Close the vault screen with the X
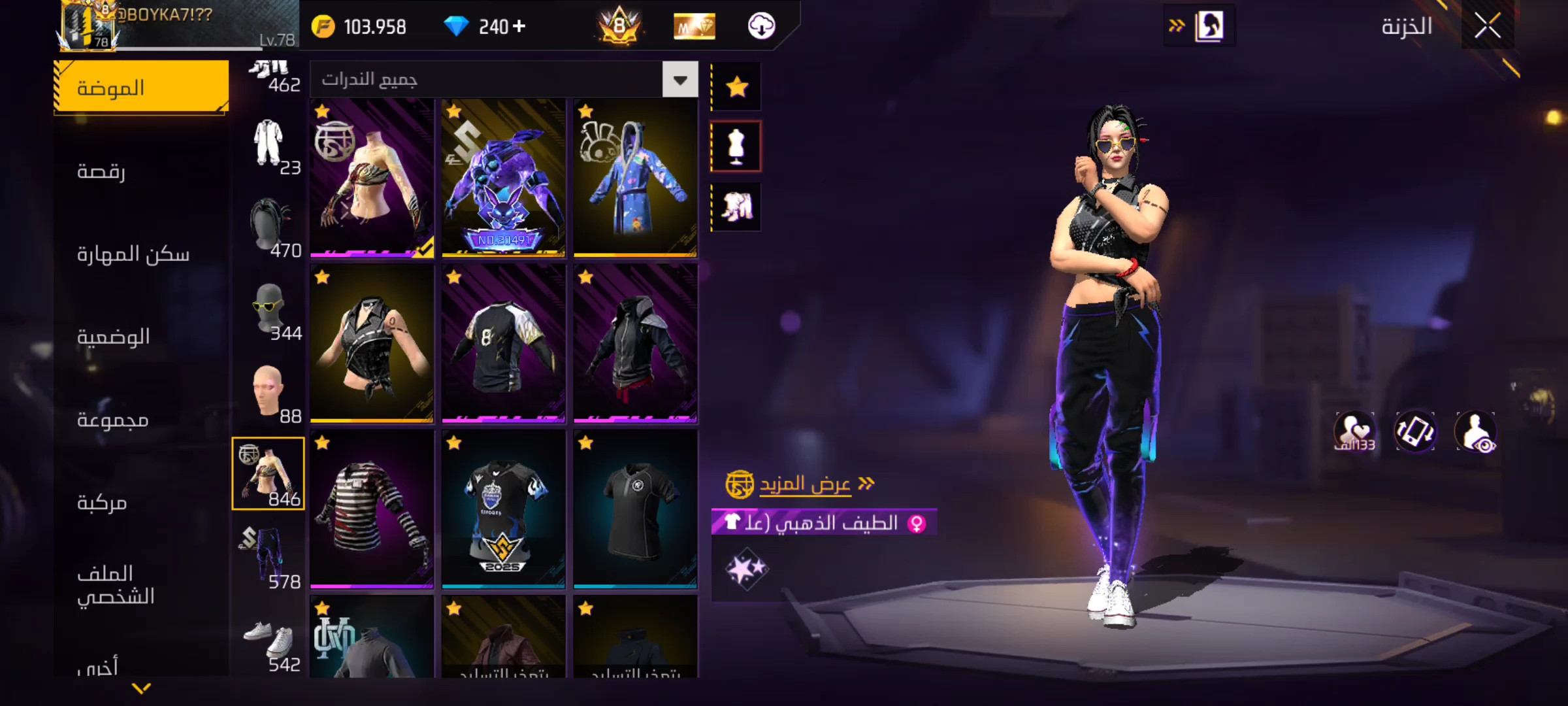This screenshot has height=706, width=1568. pyautogui.click(x=1487, y=26)
